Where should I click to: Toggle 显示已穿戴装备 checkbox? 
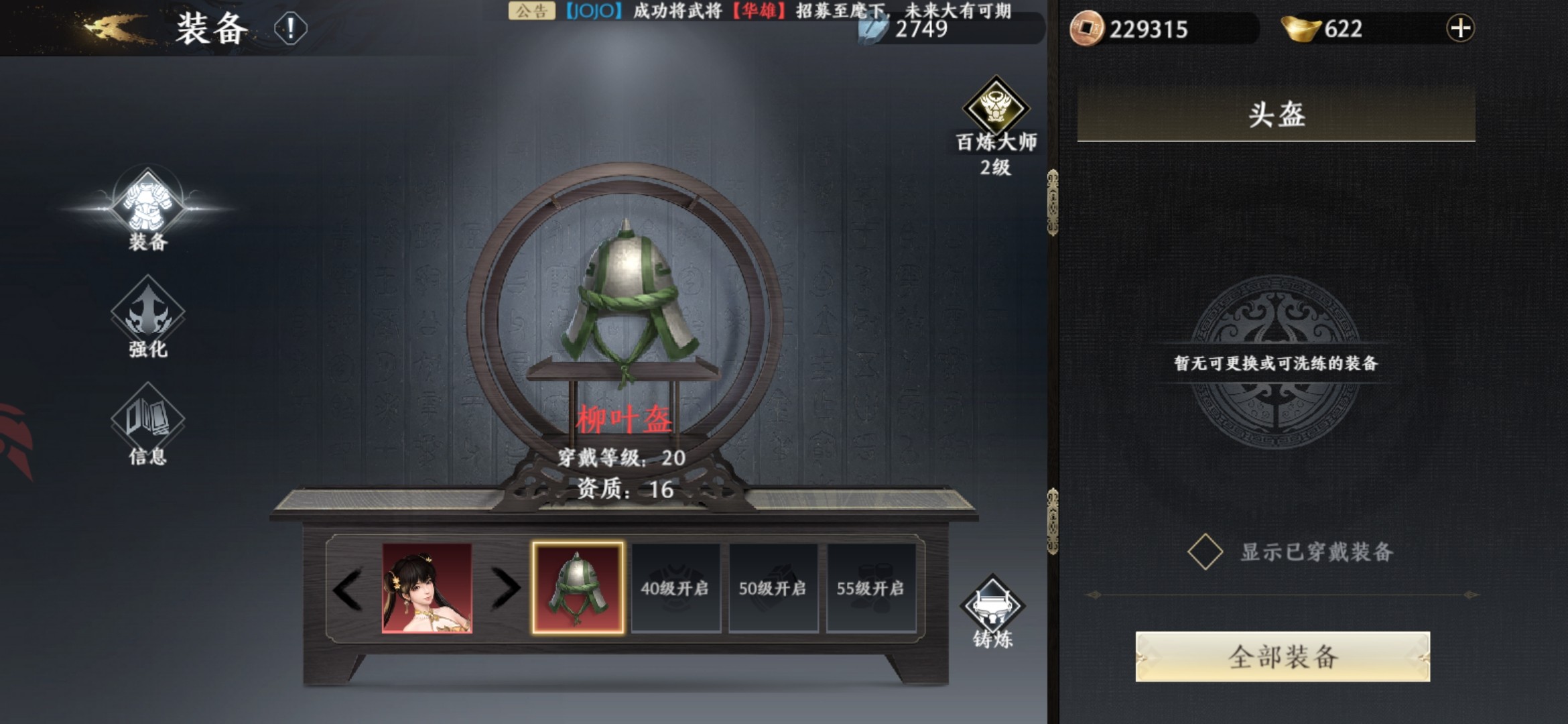click(x=1205, y=552)
